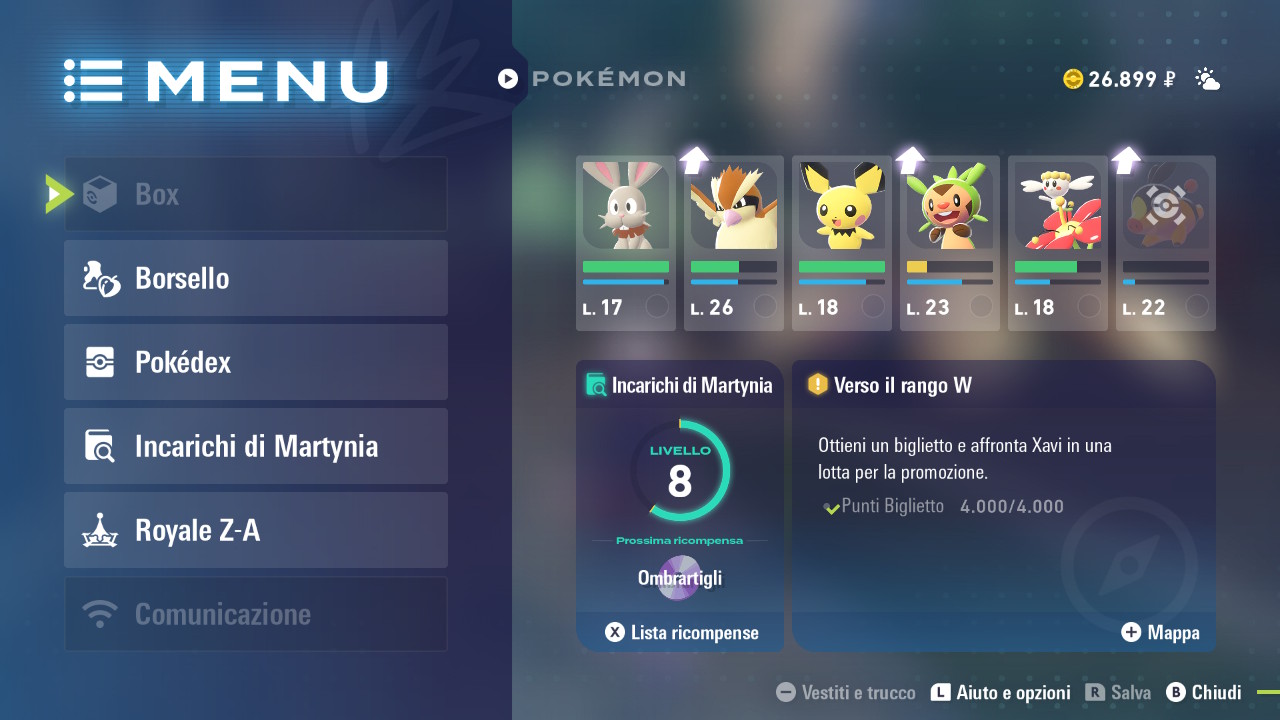1280x720 pixels.
Task: Open Vestiti e trucco
Action: [846, 692]
